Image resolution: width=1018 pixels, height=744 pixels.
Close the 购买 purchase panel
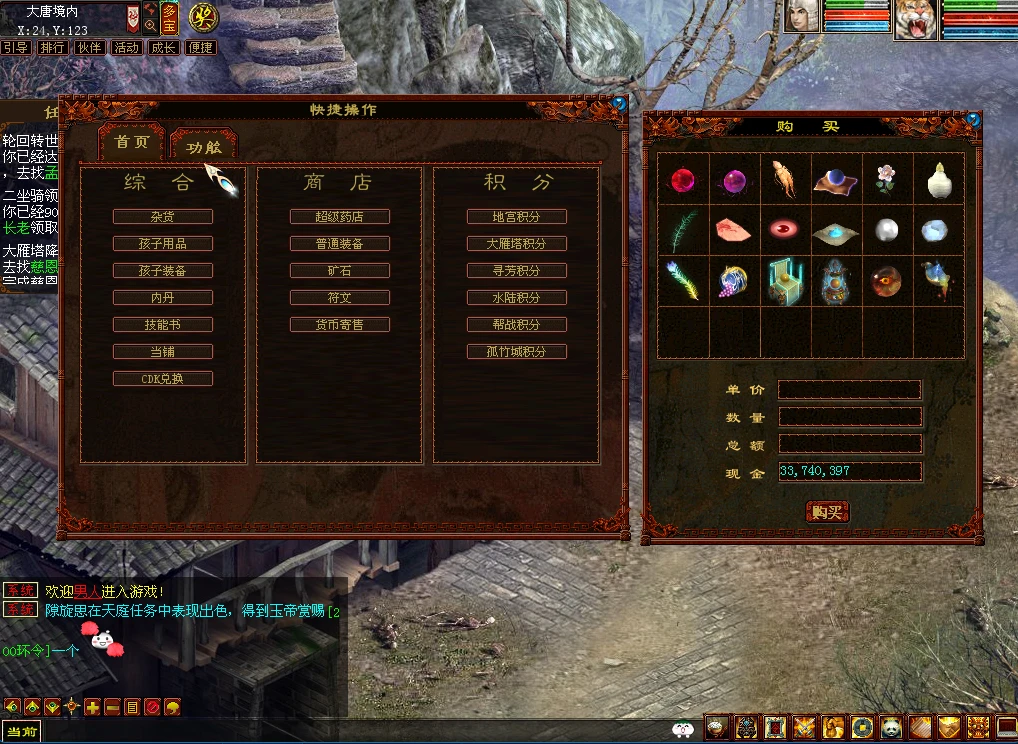973,120
